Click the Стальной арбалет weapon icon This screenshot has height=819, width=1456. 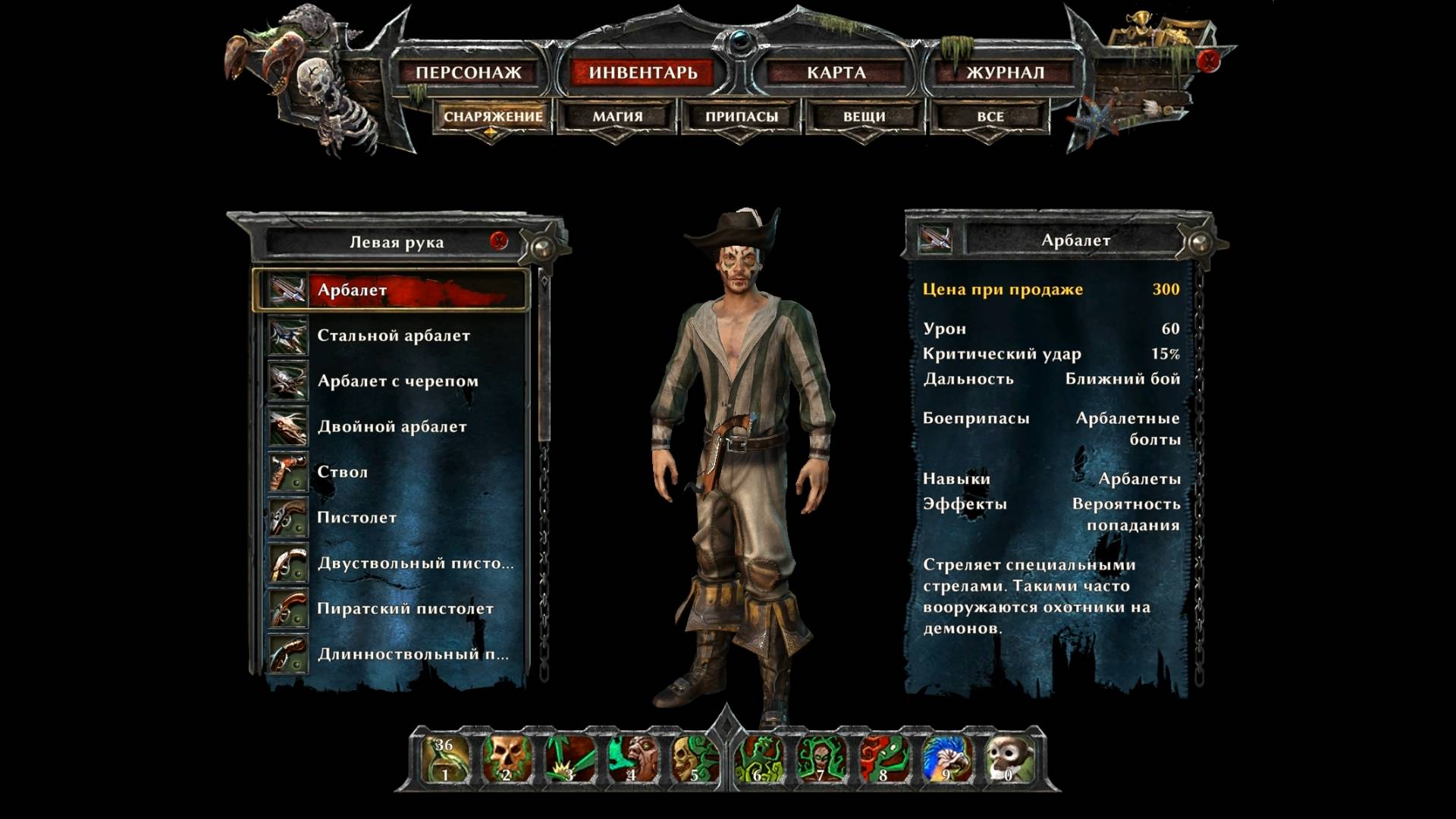pyautogui.click(x=285, y=335)
